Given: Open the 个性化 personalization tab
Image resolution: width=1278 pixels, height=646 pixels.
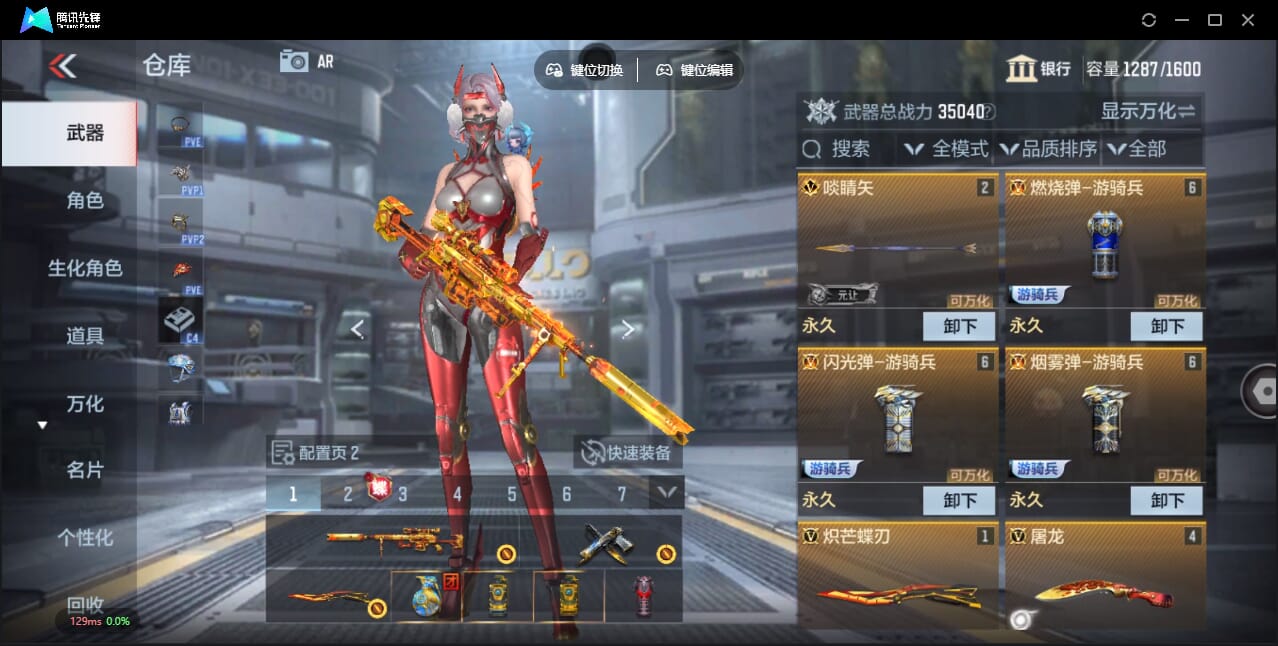Looking at the screenshot, I should [85, 538].
